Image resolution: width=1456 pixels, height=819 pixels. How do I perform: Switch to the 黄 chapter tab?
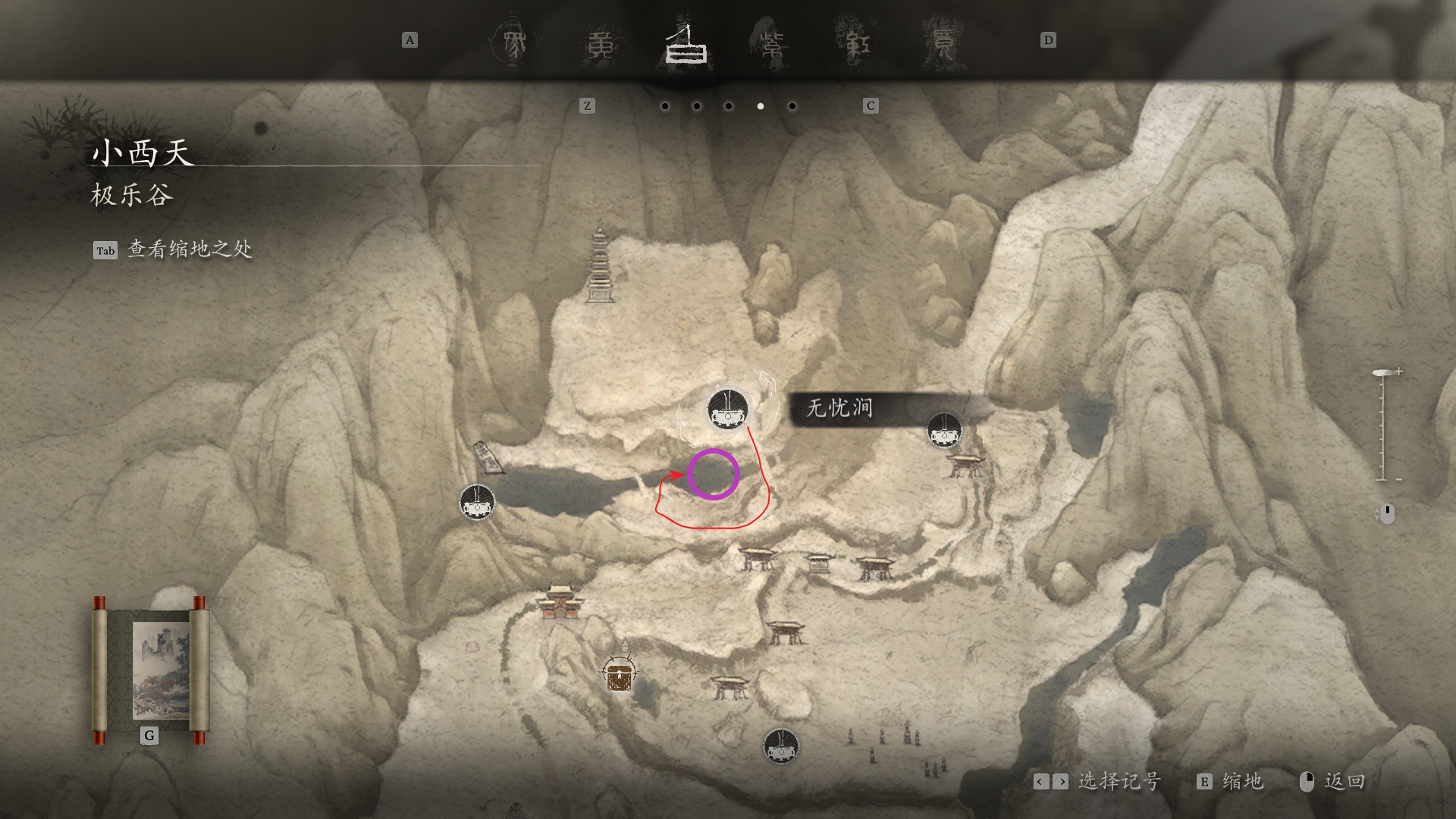pyautogui.click(x=601, y=45)
